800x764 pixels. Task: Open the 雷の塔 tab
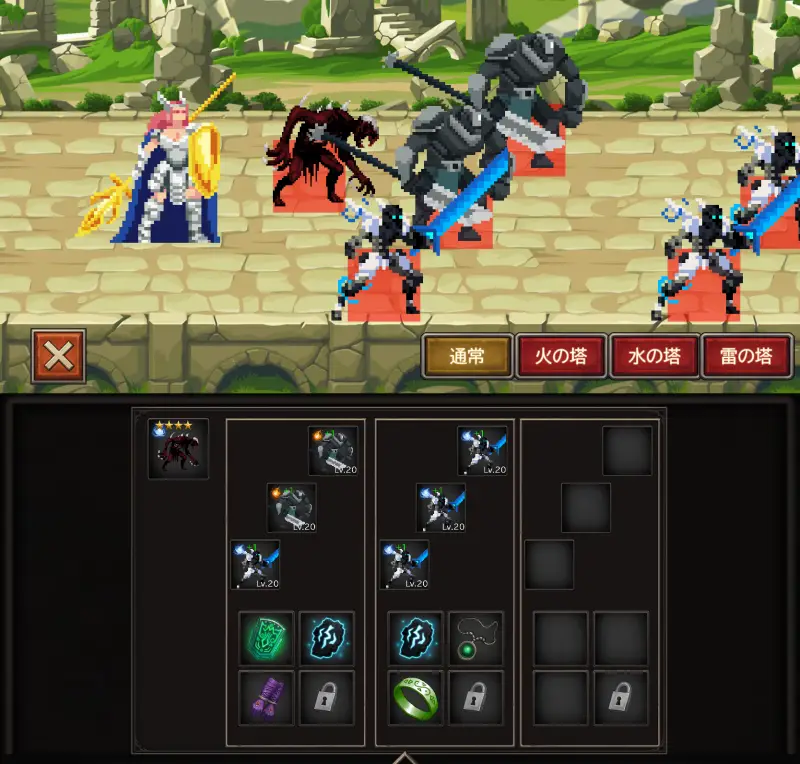[x=746, y=356]
